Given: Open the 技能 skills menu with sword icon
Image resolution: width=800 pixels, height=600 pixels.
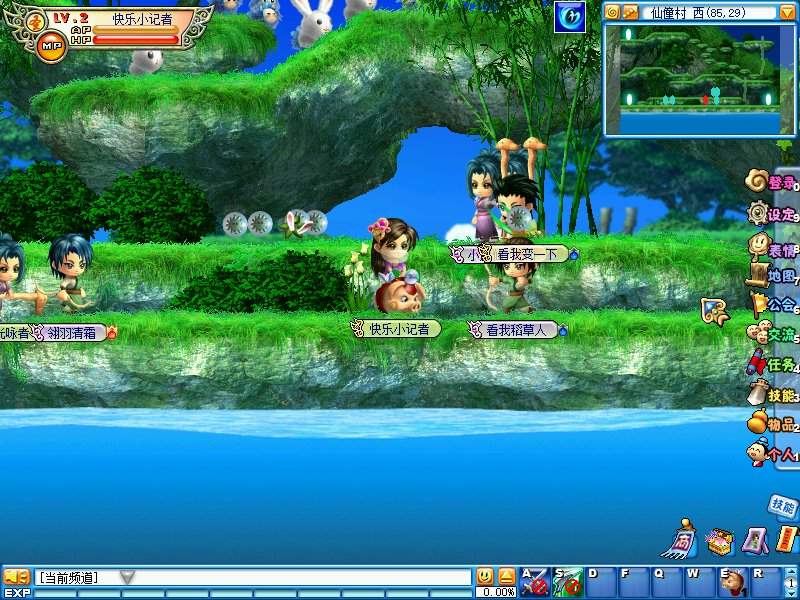Looking at the screenshot, I should (774, 395).
